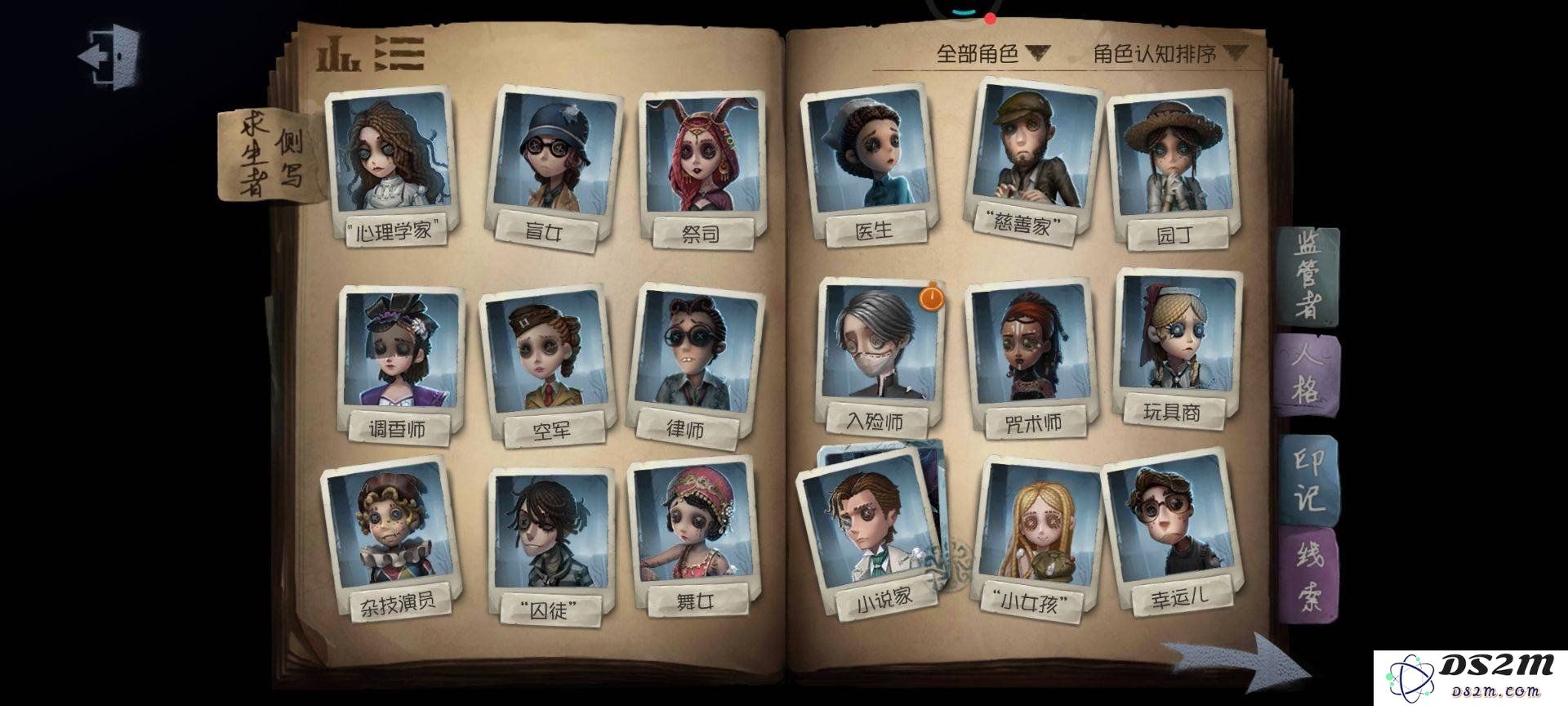Open the 角色认知排序 sort dropdown
This screenshot has height=706, width=1568.
coord(1169,54)
